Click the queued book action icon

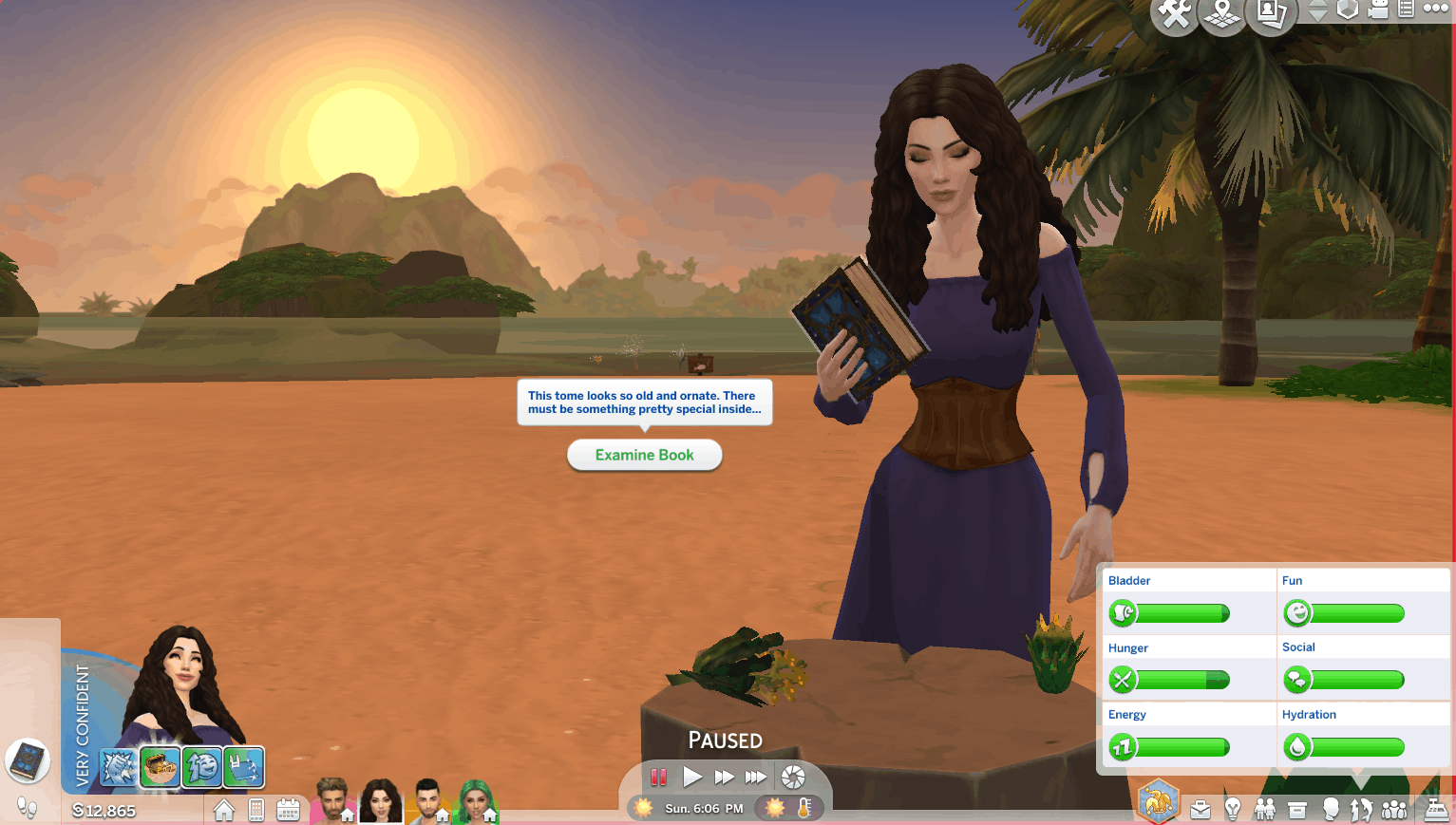(x=28, y=760)
